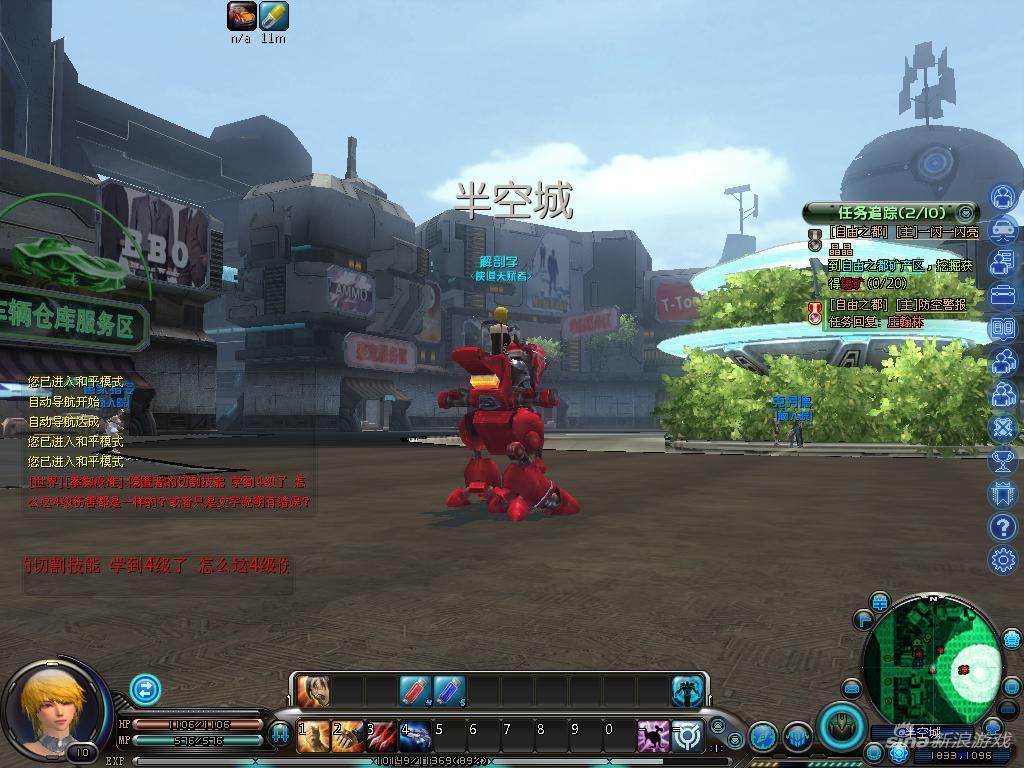Toggle the blue swap arrows button near portrait

coord(145,689)
